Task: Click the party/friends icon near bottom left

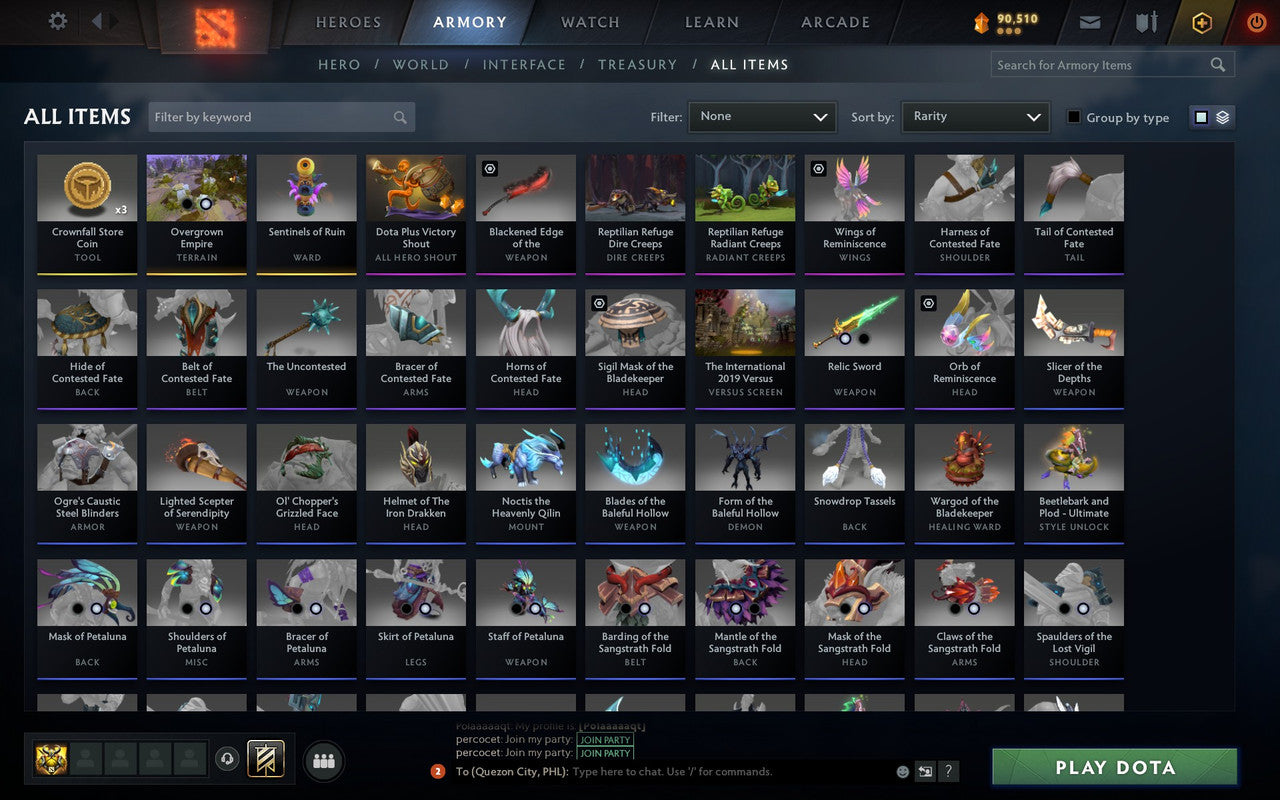Action: click(x=324, y=760)
